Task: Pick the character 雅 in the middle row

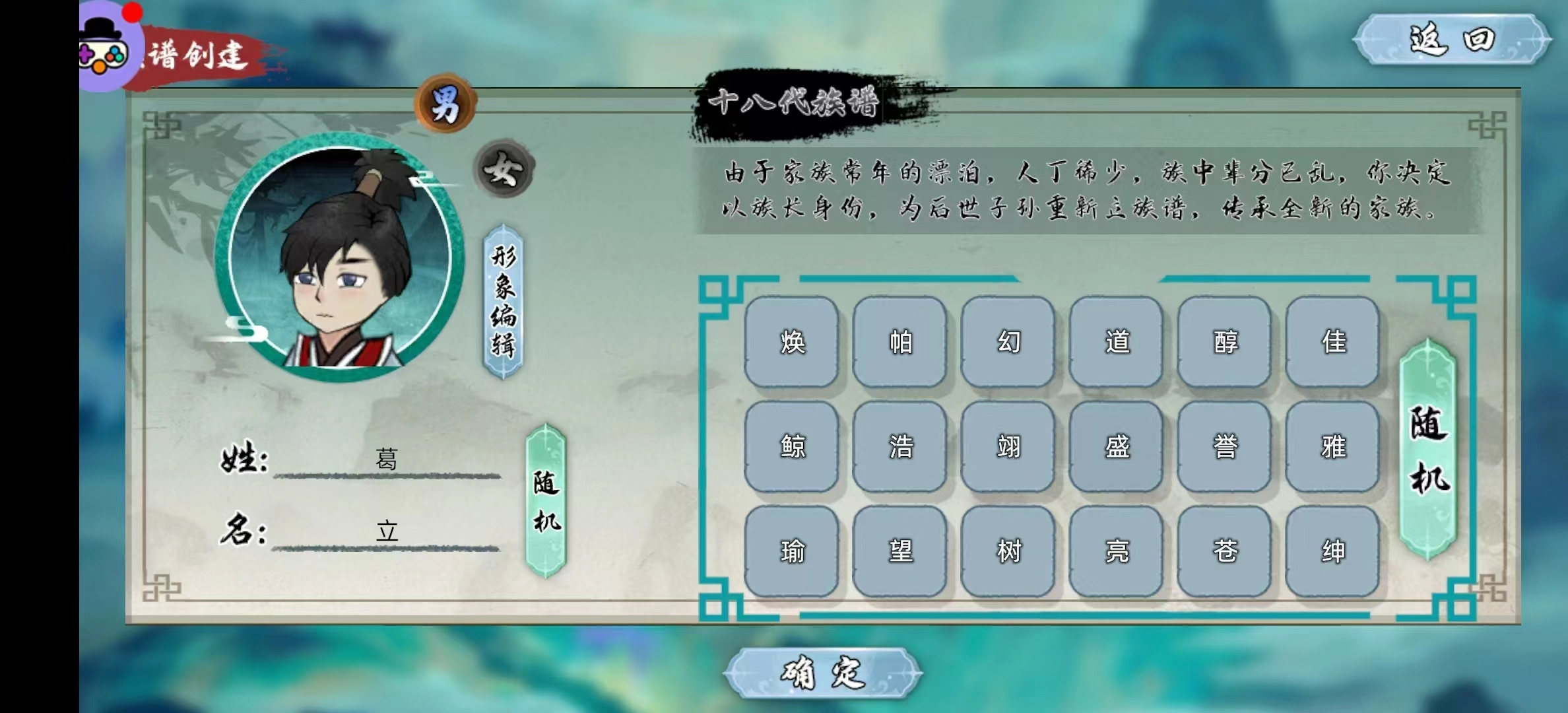Action: pos(1332,446)
